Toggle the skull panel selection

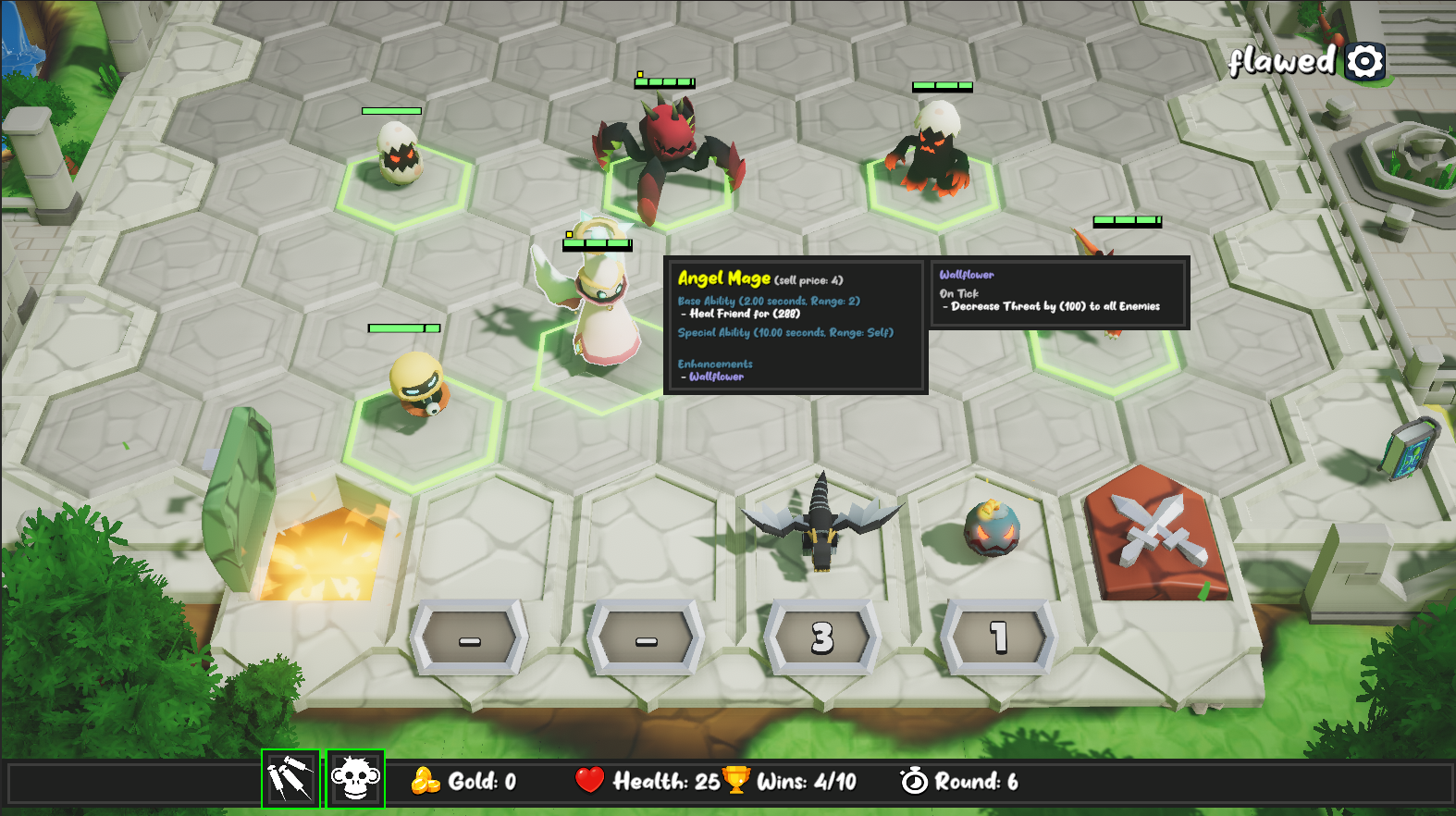tap(354, 782)
